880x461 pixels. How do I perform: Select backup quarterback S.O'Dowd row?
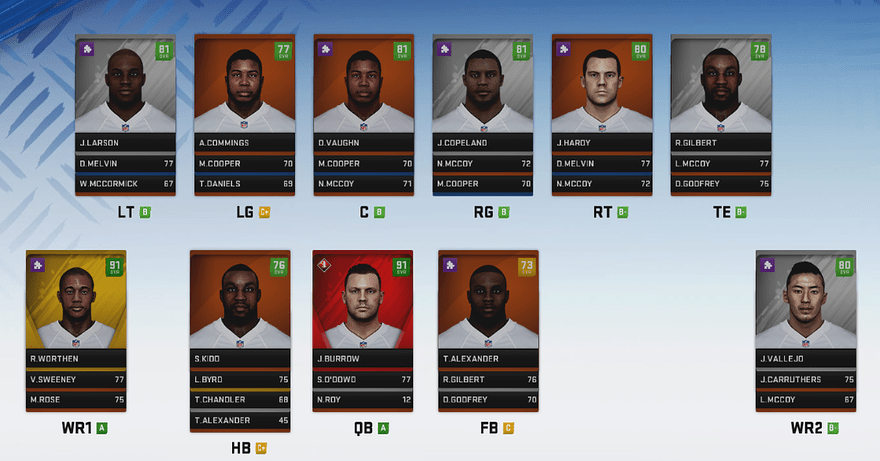point(362,380)
